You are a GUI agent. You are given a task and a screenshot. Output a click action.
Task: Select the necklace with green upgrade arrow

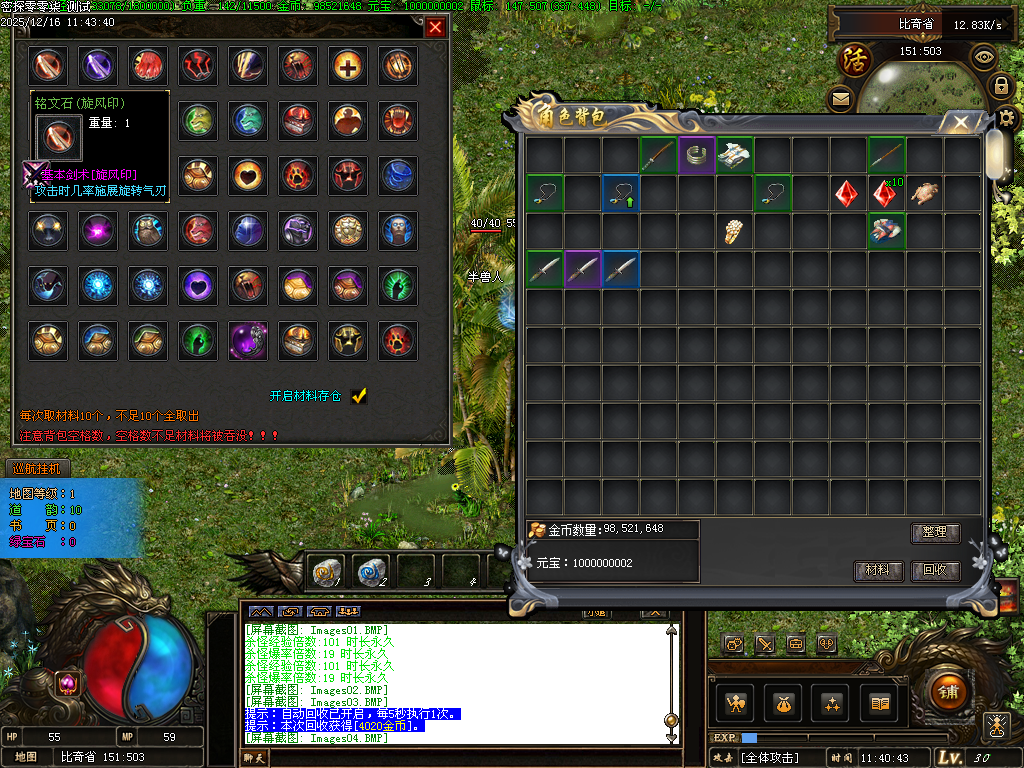click(620, 193)
